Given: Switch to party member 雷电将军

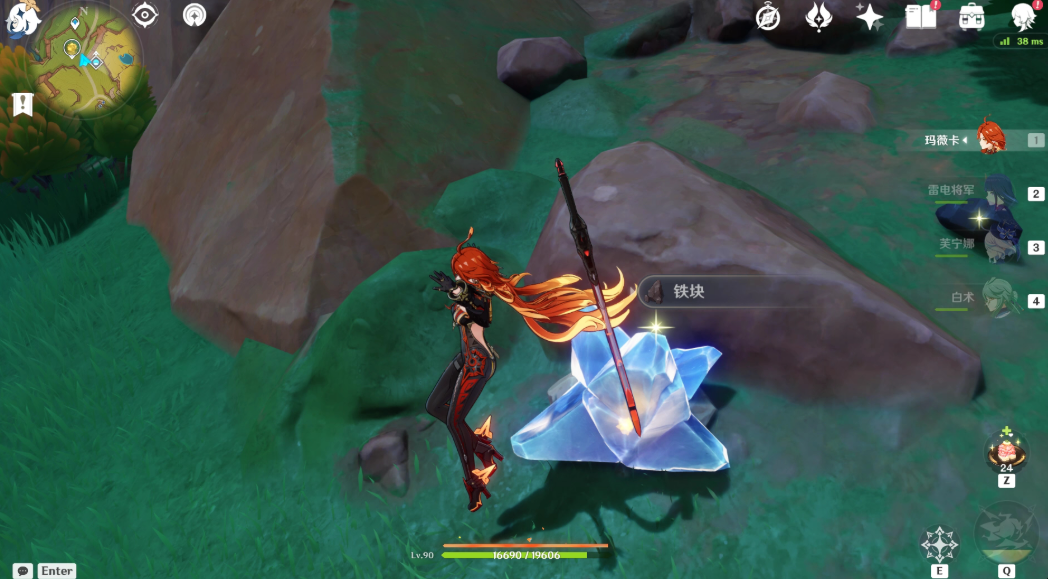Looking at the screenshot, I should click(x=985, y=194).
